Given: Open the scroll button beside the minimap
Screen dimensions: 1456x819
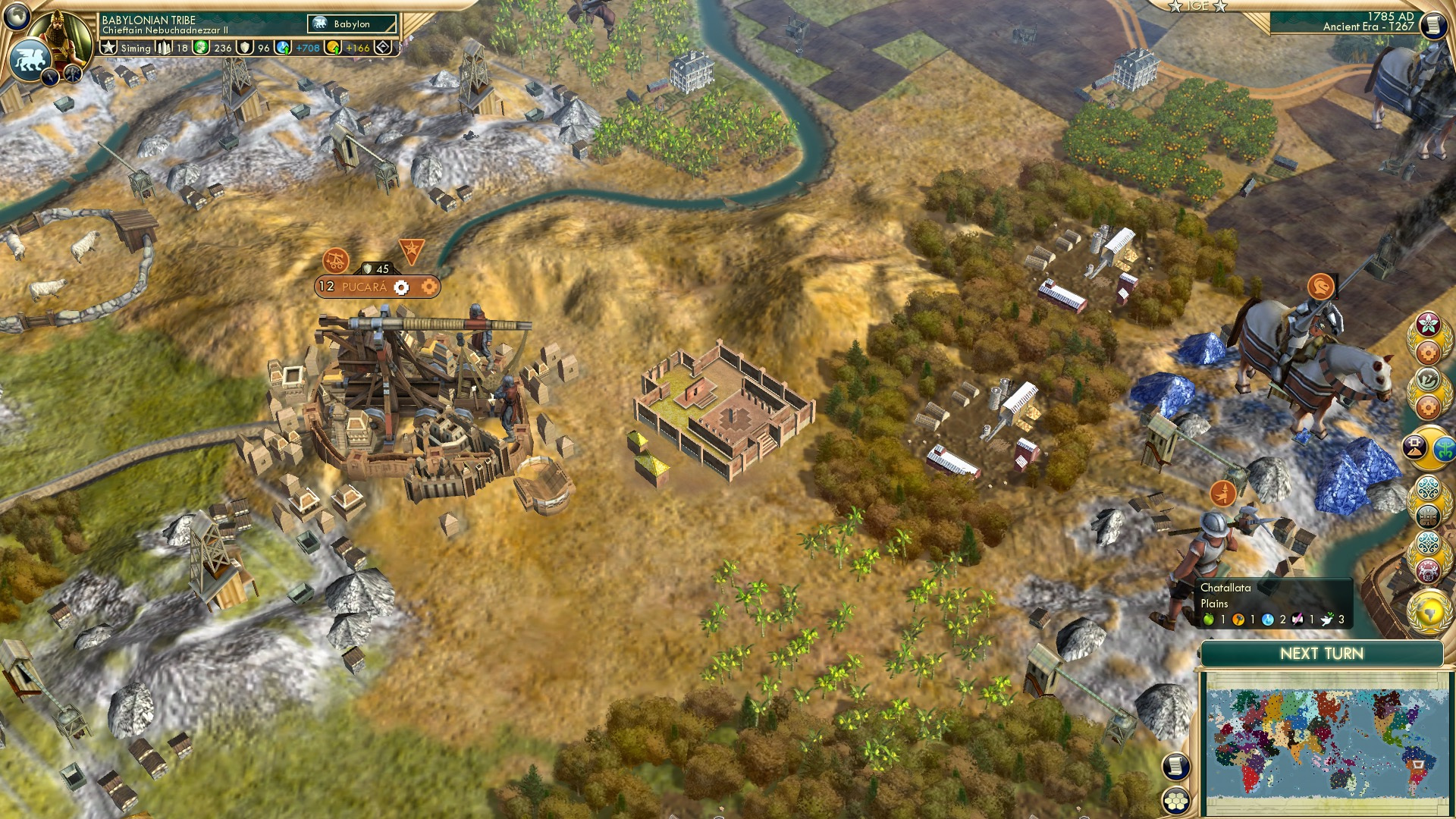Looking at the screenshot, I should pos(1175,767).
